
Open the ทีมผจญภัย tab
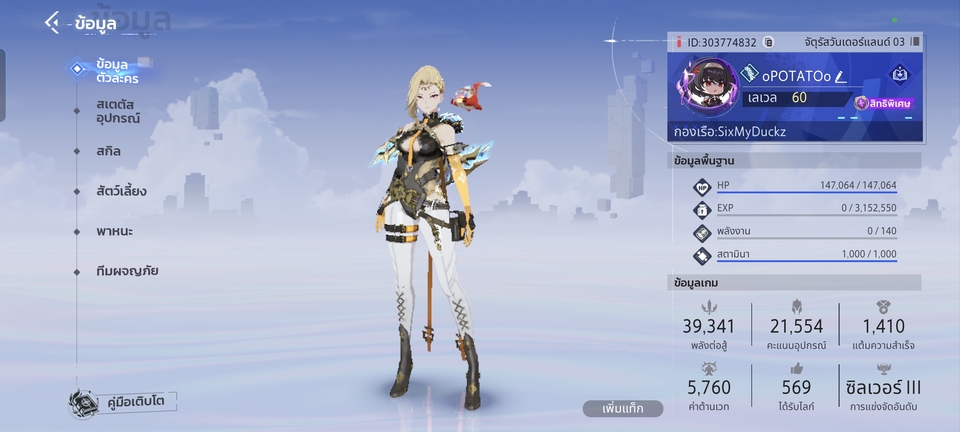point(128,271)
